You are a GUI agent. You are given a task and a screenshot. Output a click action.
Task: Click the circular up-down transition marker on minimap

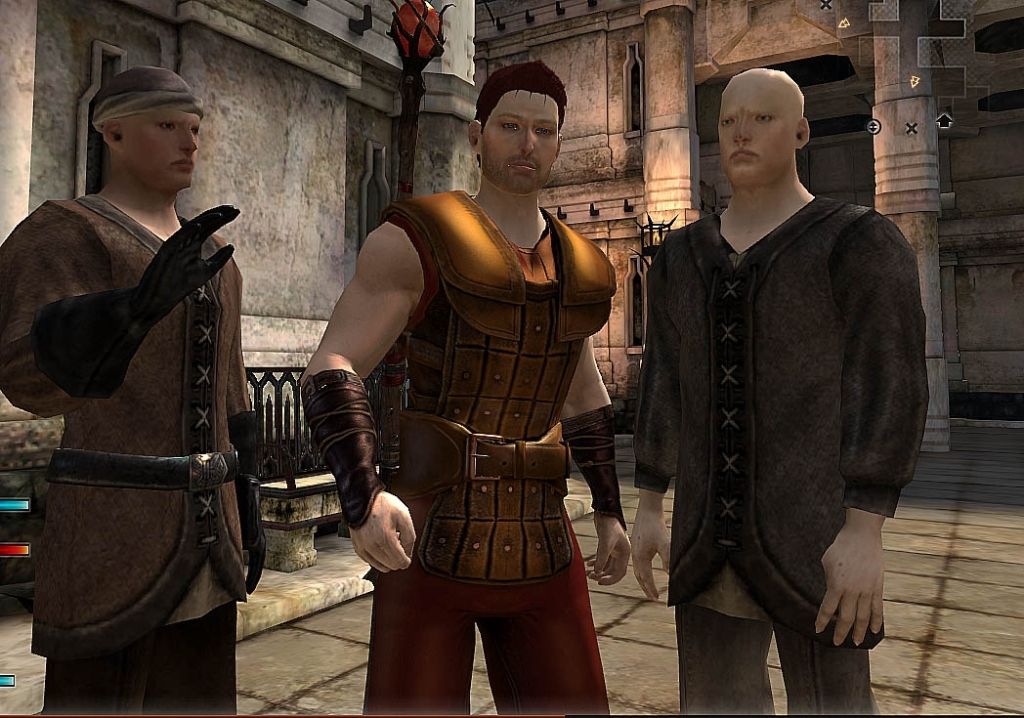pyautogui.click(x=873, y=126)
